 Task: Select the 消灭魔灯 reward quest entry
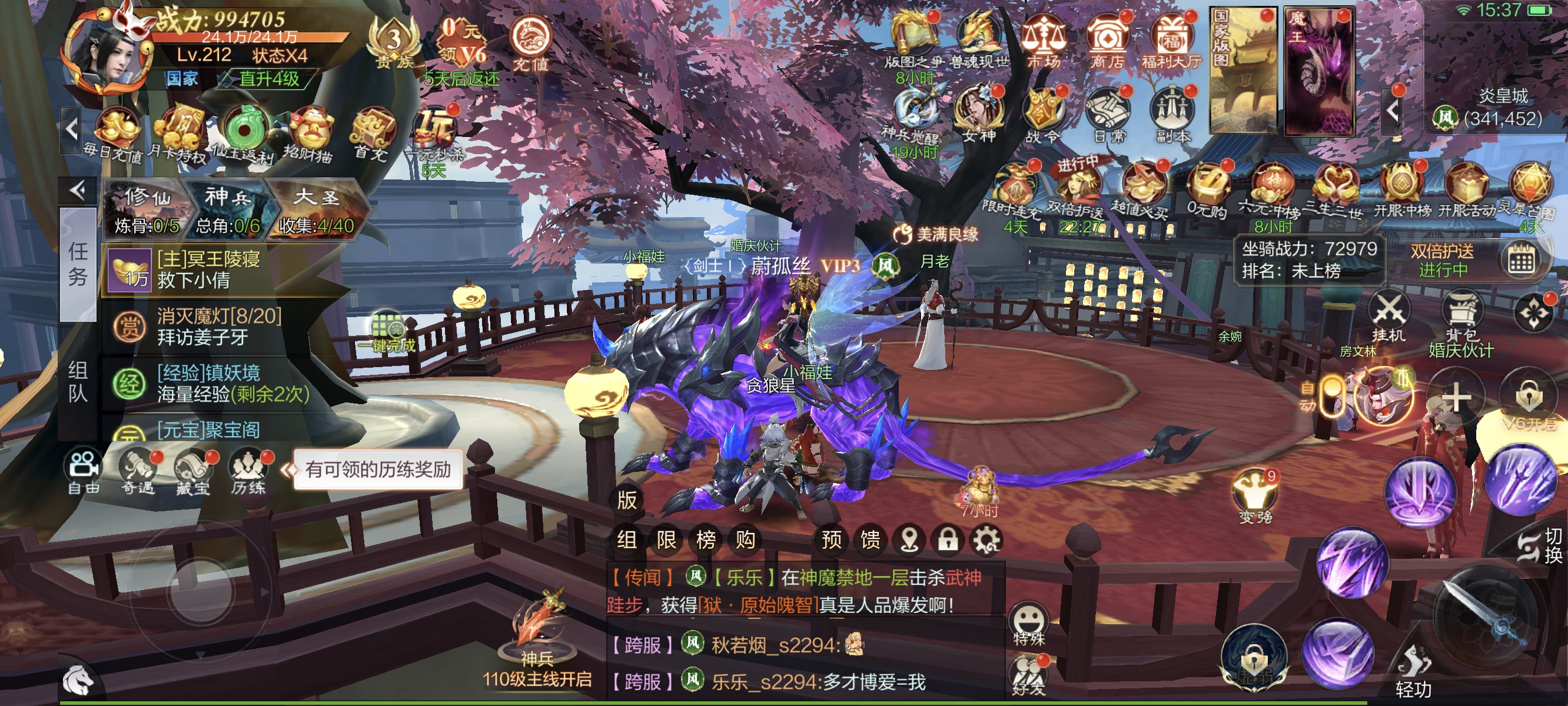pyautogui.click(x=219, y=326)
